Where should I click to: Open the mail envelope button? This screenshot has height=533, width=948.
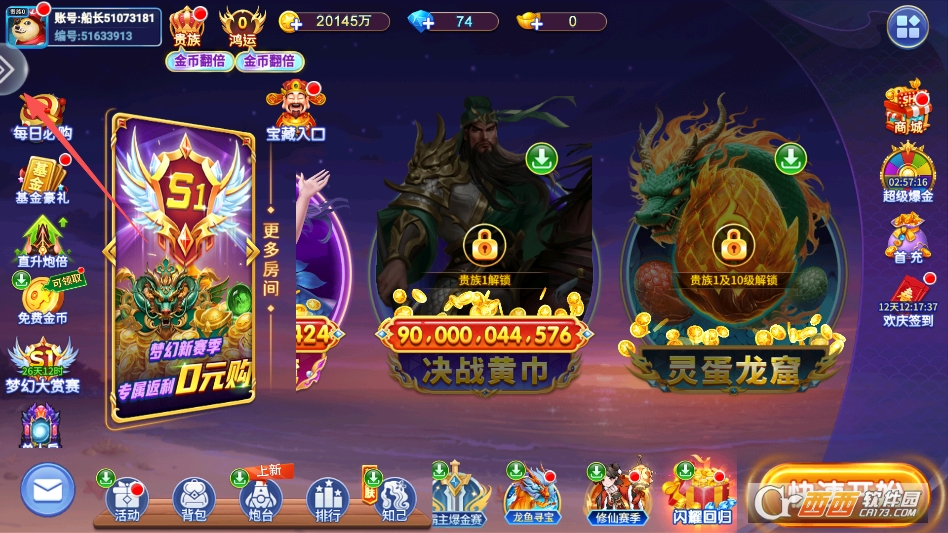(47, 490)
